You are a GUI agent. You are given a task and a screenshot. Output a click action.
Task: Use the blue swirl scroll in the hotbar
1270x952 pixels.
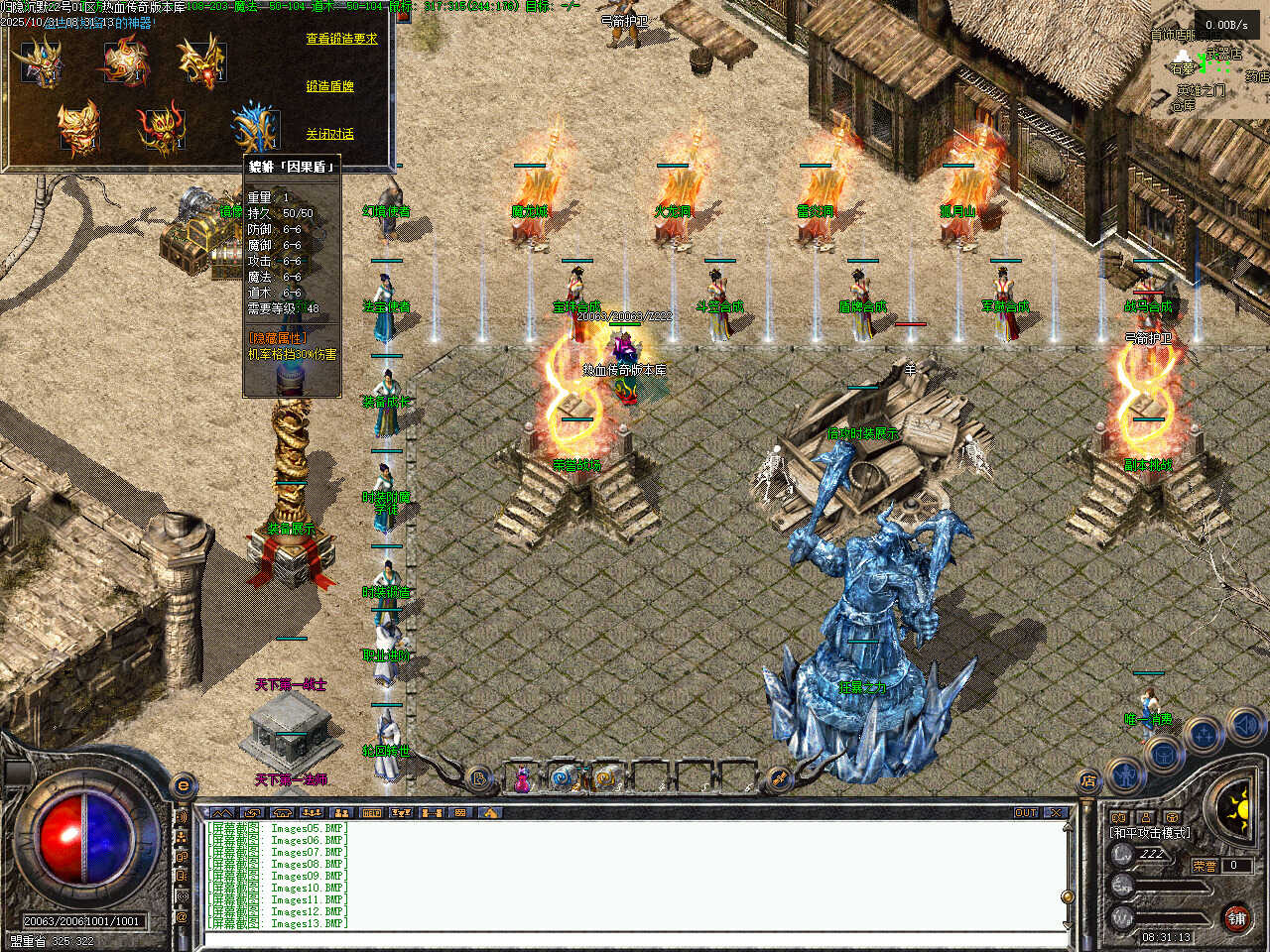click(x=565, y=779)
